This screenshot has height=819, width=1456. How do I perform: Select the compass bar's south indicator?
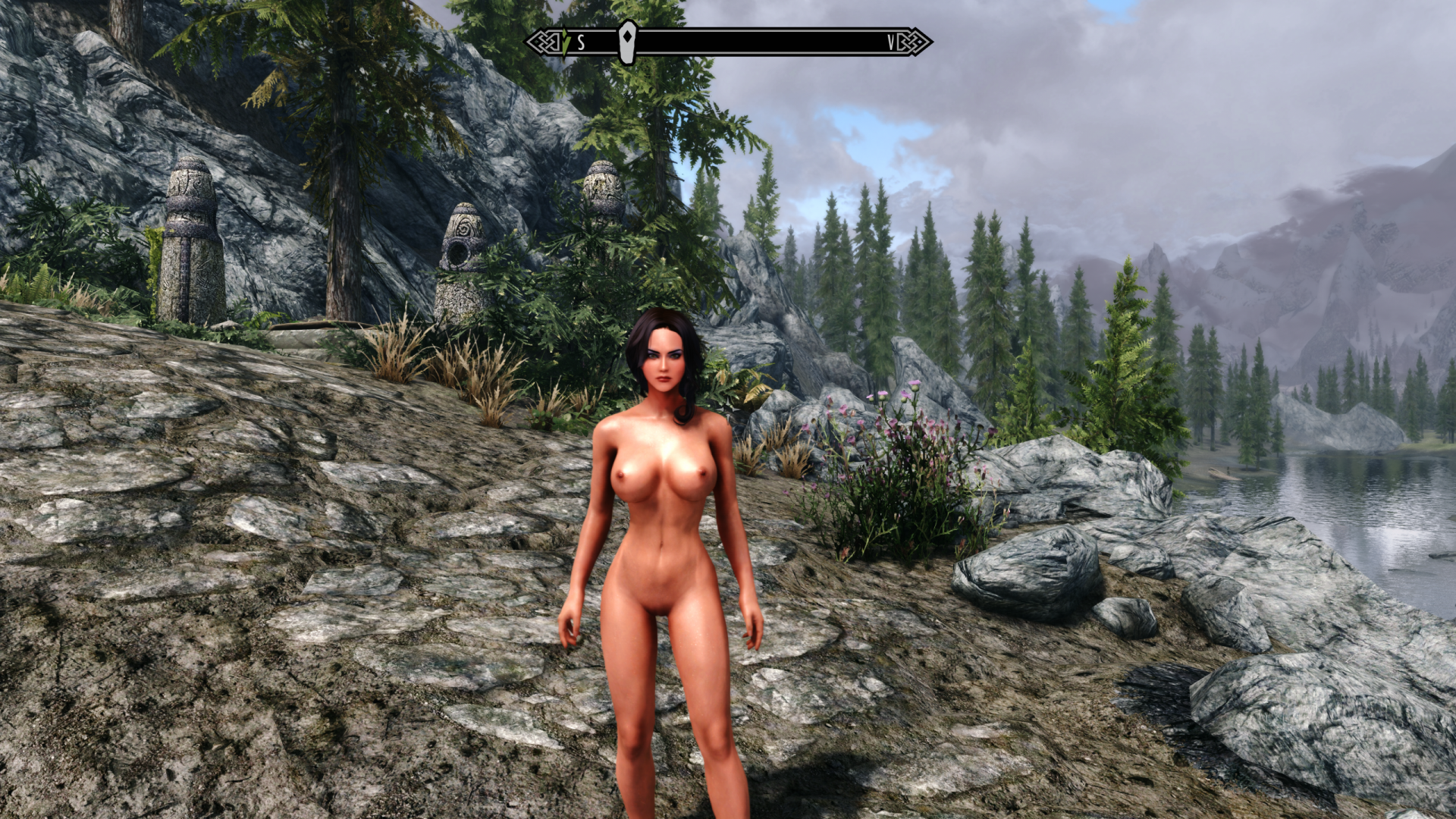click(x=581, y=42)
